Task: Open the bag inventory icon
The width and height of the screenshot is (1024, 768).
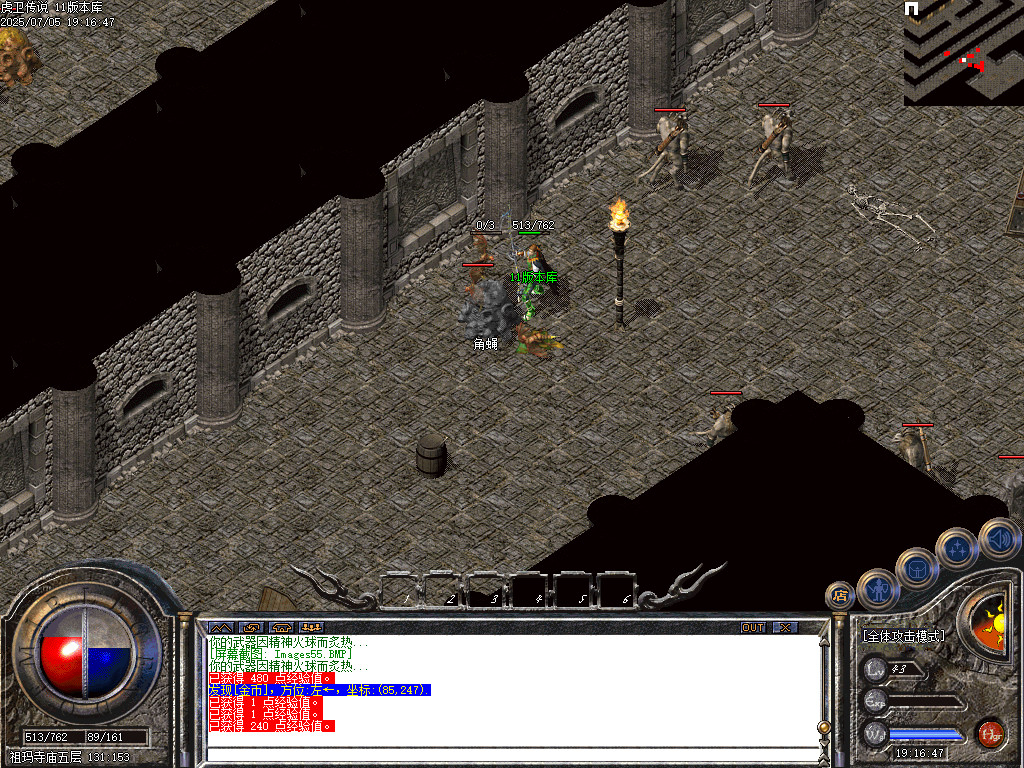Action: click(917, 568)
